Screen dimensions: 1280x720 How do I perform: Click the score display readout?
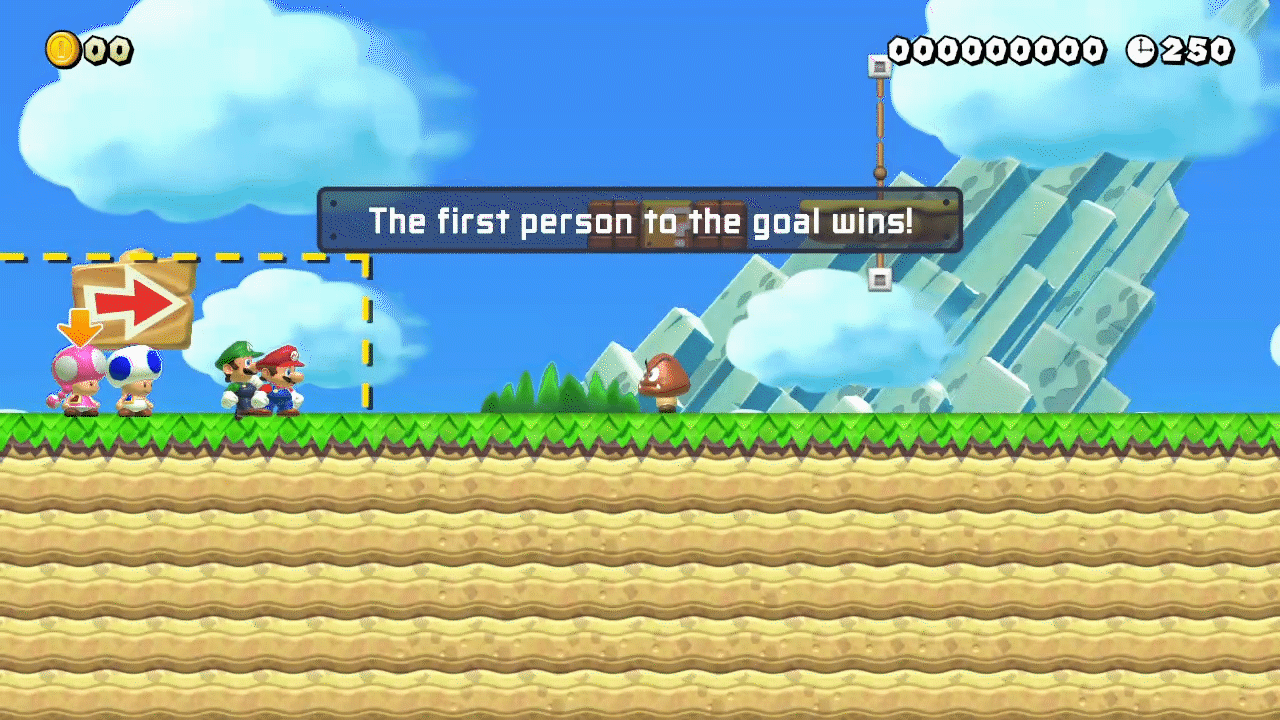[998, 49]
